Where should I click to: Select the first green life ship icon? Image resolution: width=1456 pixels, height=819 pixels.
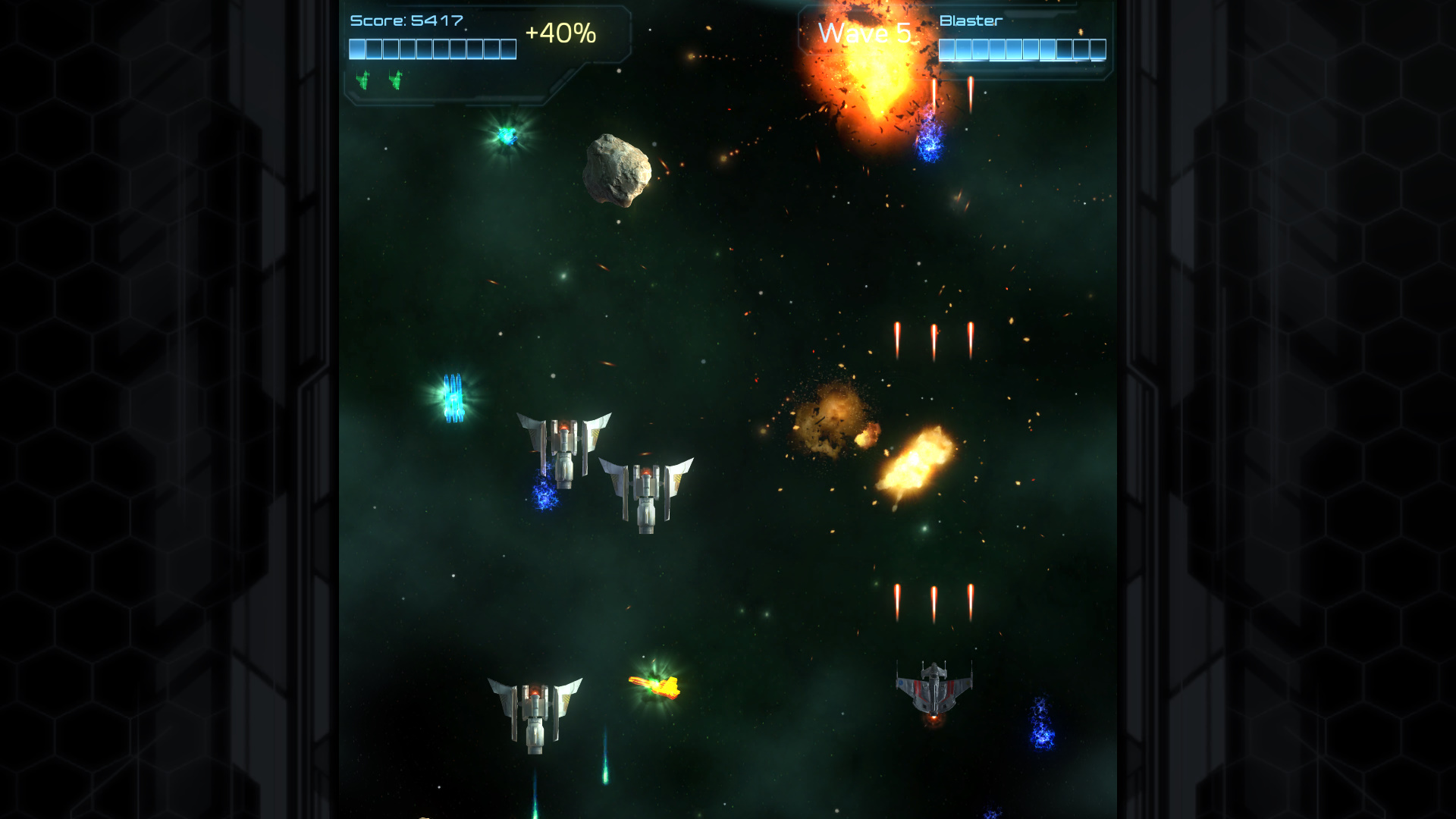point(364,78)
